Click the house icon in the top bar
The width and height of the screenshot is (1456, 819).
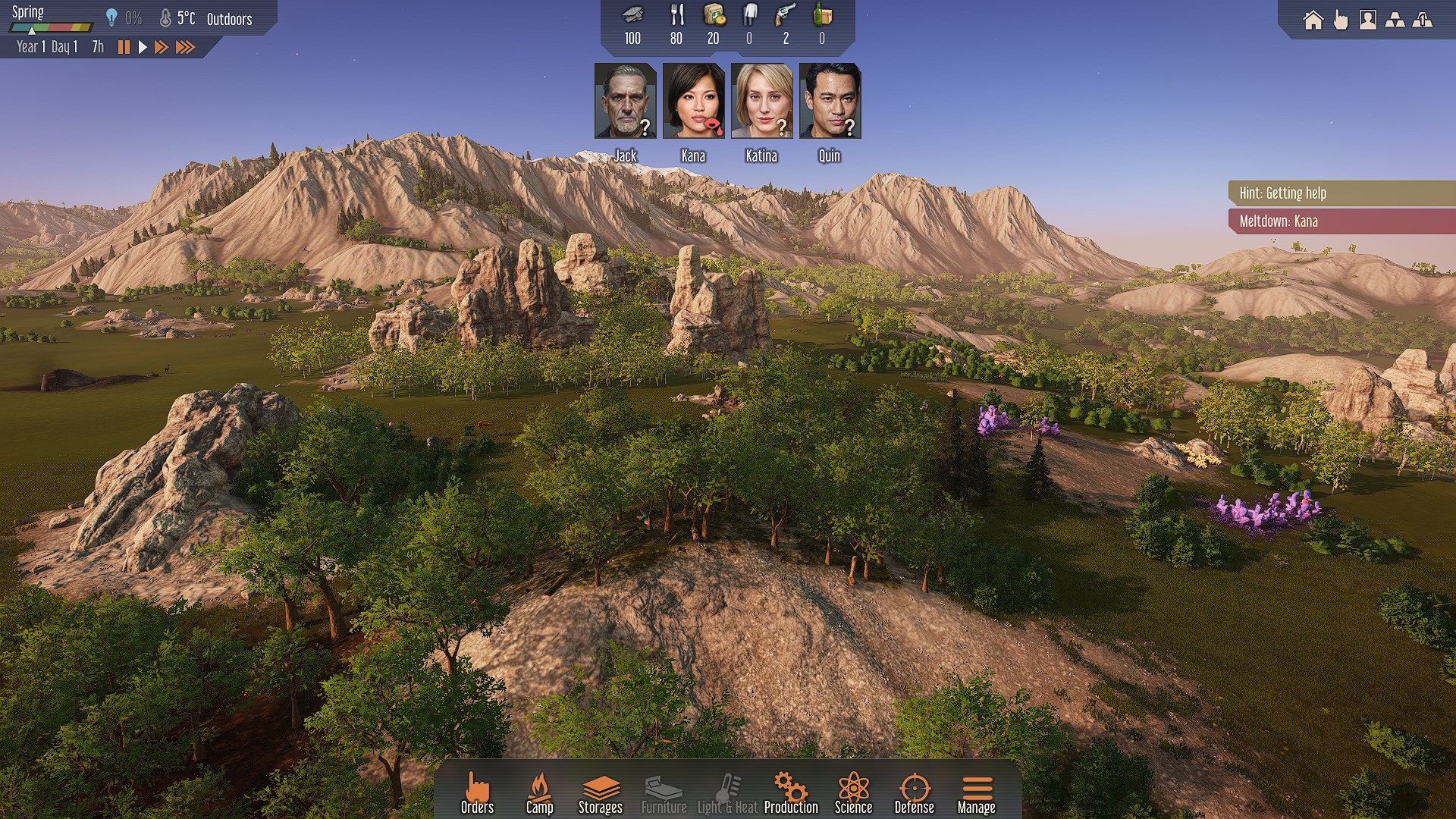pos(1313,20)
